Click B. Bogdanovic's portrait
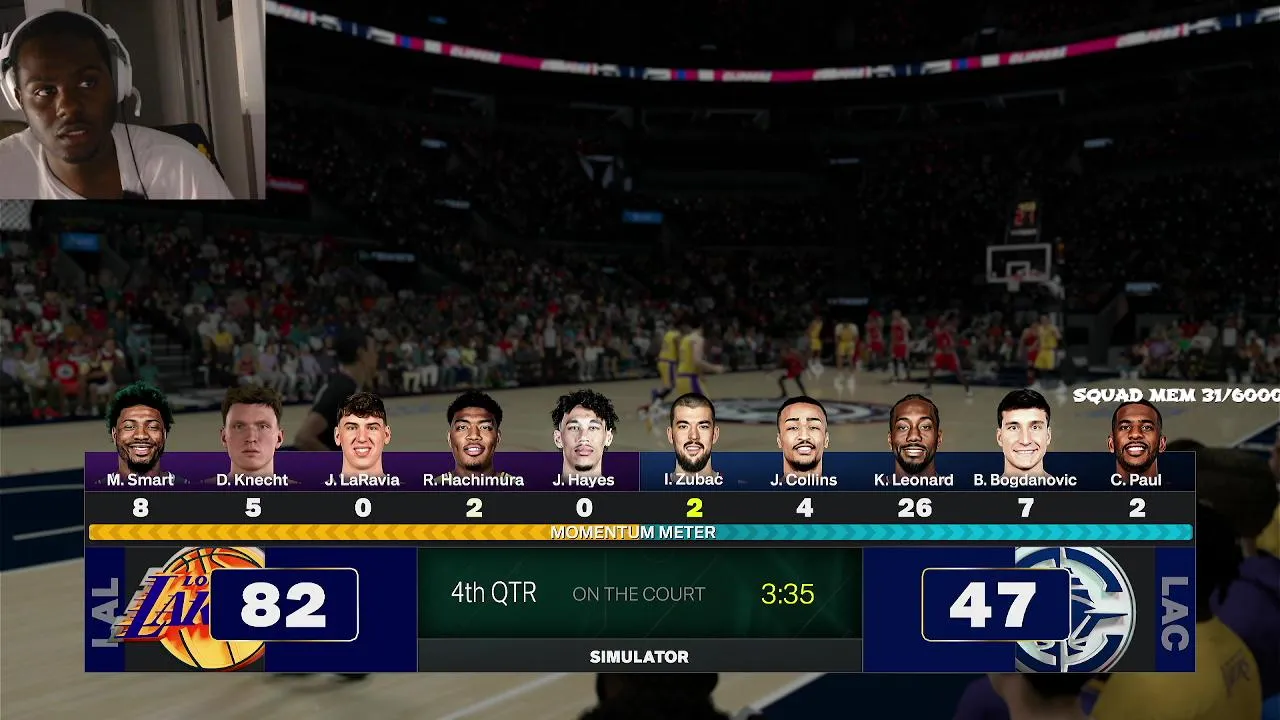1280x720 pixels. [x=1025, y=433]
